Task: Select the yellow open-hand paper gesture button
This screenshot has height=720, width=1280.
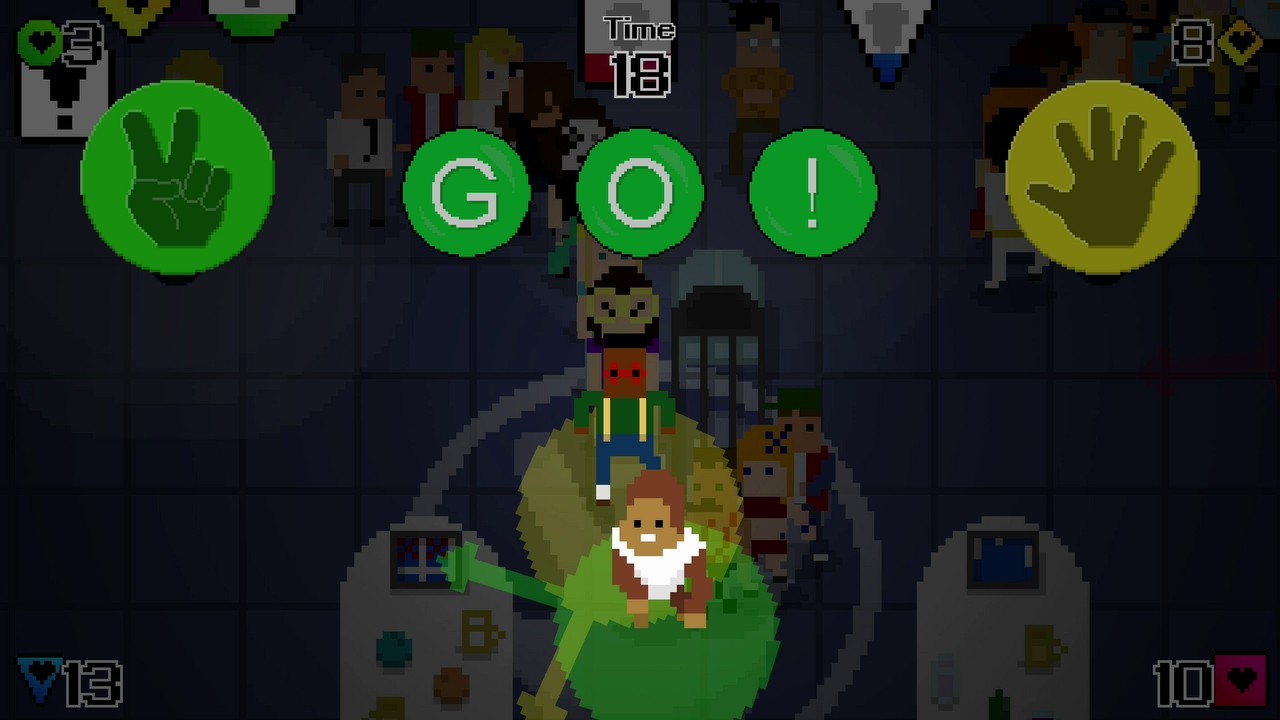Action: tap(1103, 178)
